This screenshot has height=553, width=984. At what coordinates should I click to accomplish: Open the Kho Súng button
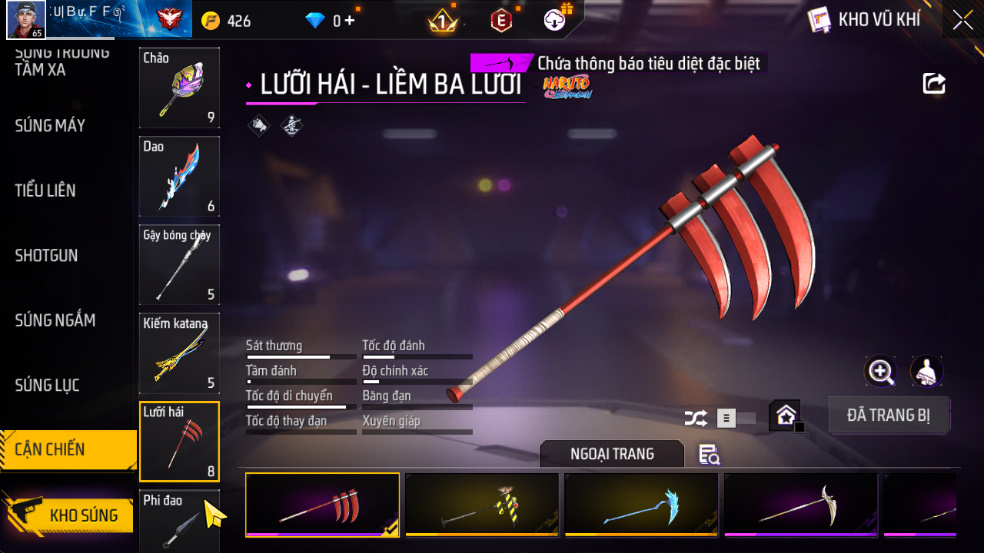(70, 515)
